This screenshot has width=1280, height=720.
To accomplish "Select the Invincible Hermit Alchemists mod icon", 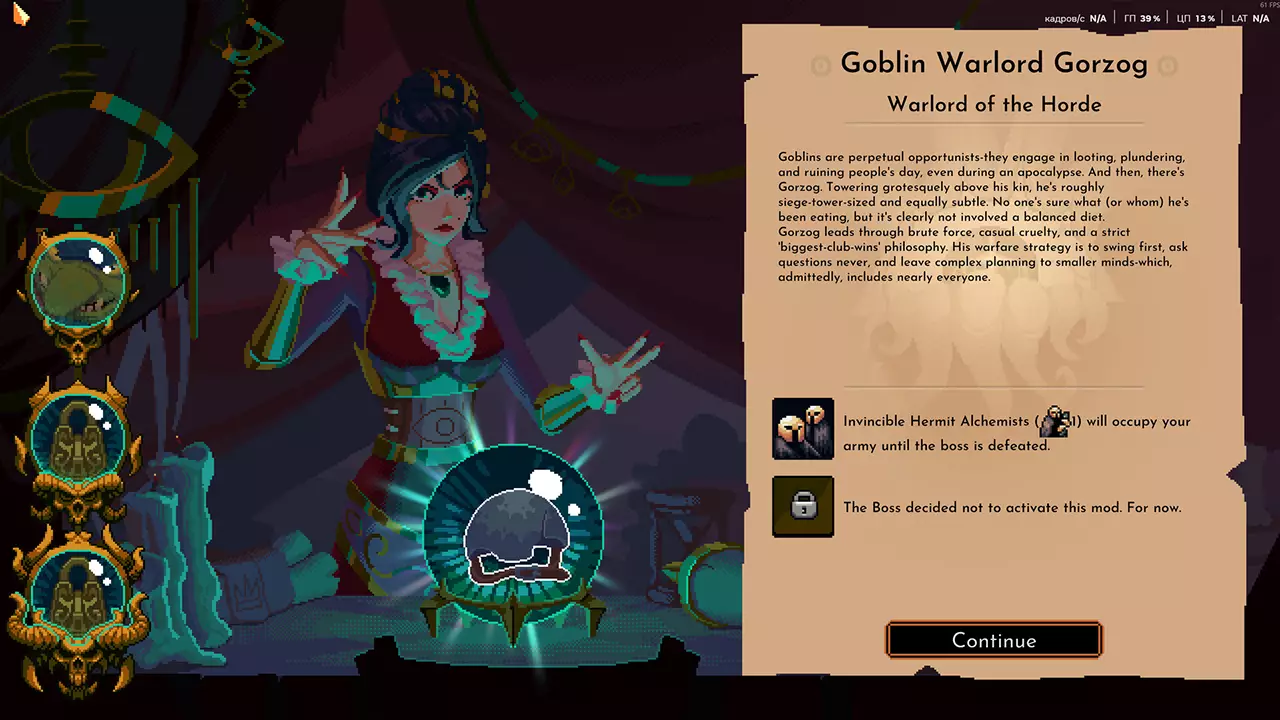I will pos(803,429).
